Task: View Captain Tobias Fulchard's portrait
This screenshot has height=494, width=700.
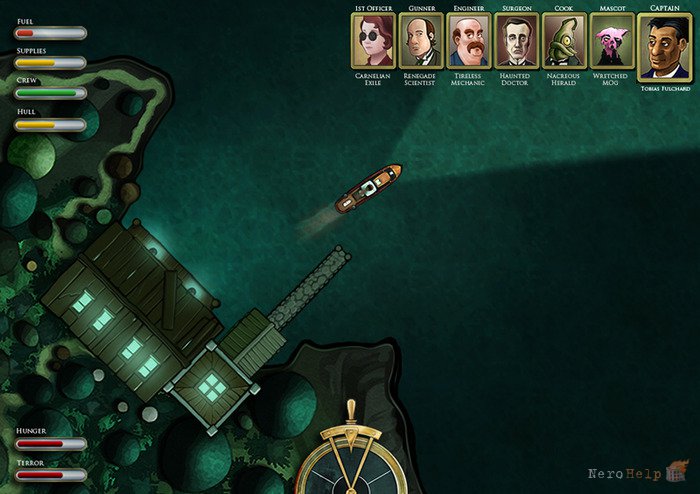Action: (x=664, y=47)
